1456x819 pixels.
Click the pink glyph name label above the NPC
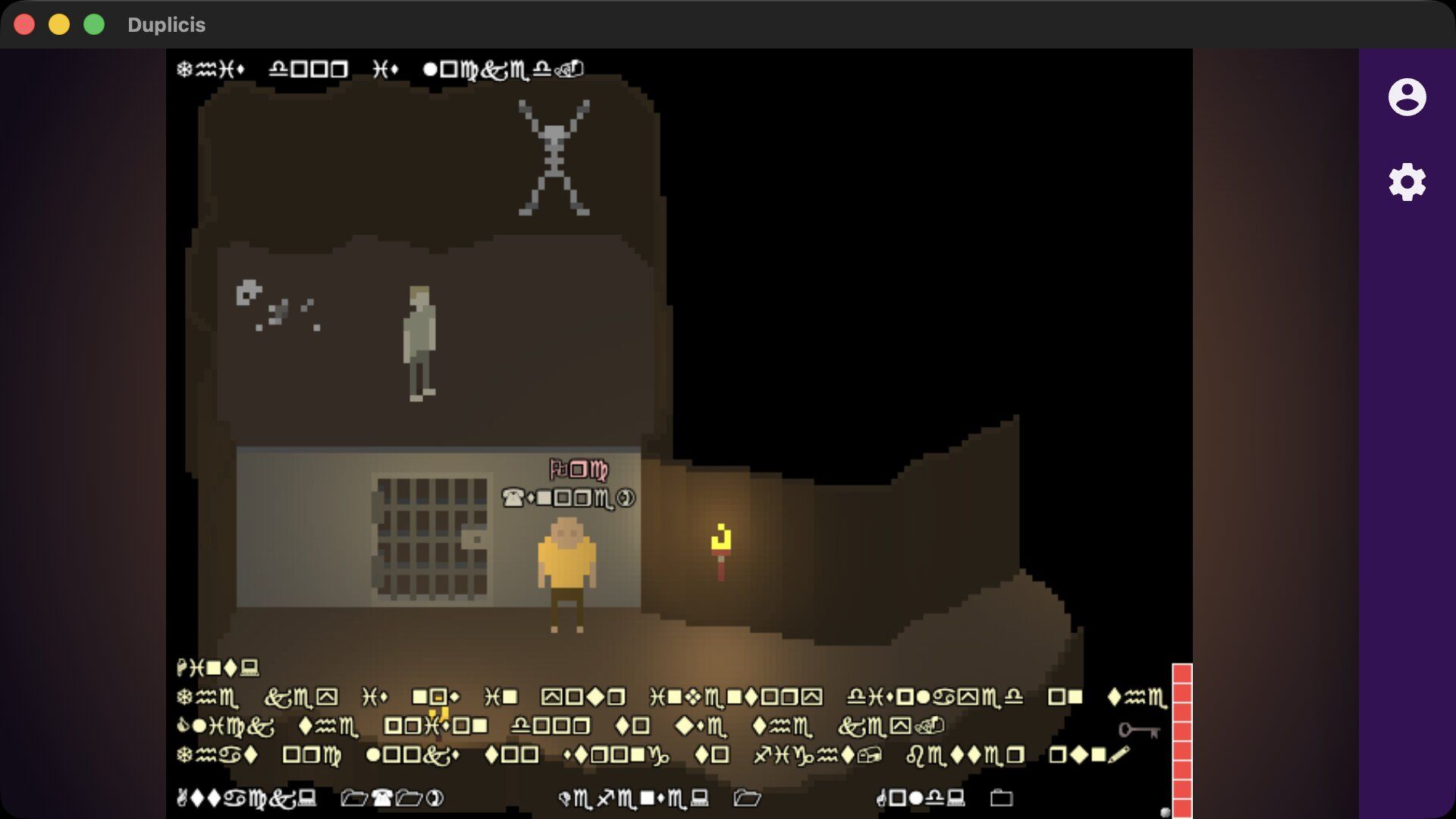tap(579, 470)
